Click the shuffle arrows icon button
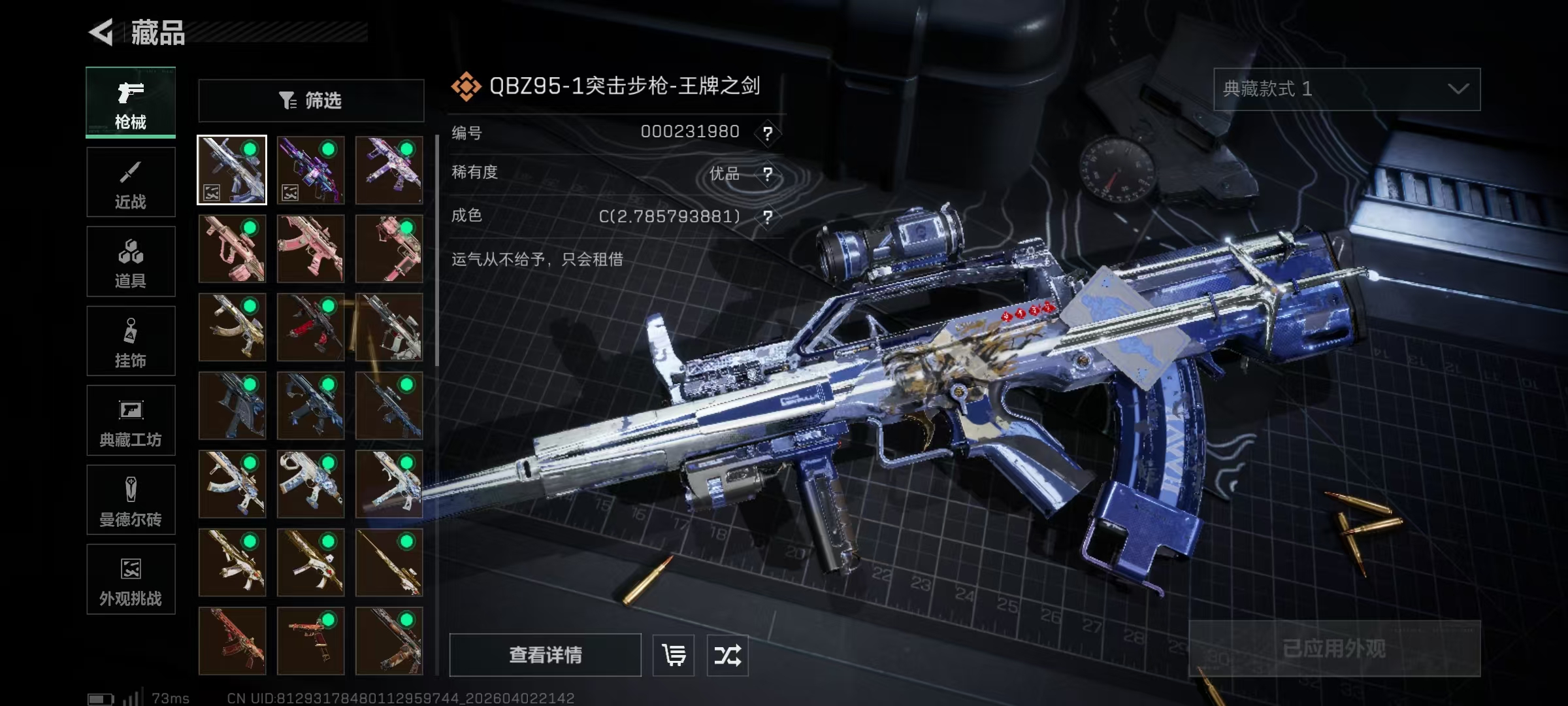This screenshot has height=706, width=1568. click(727, 654)
